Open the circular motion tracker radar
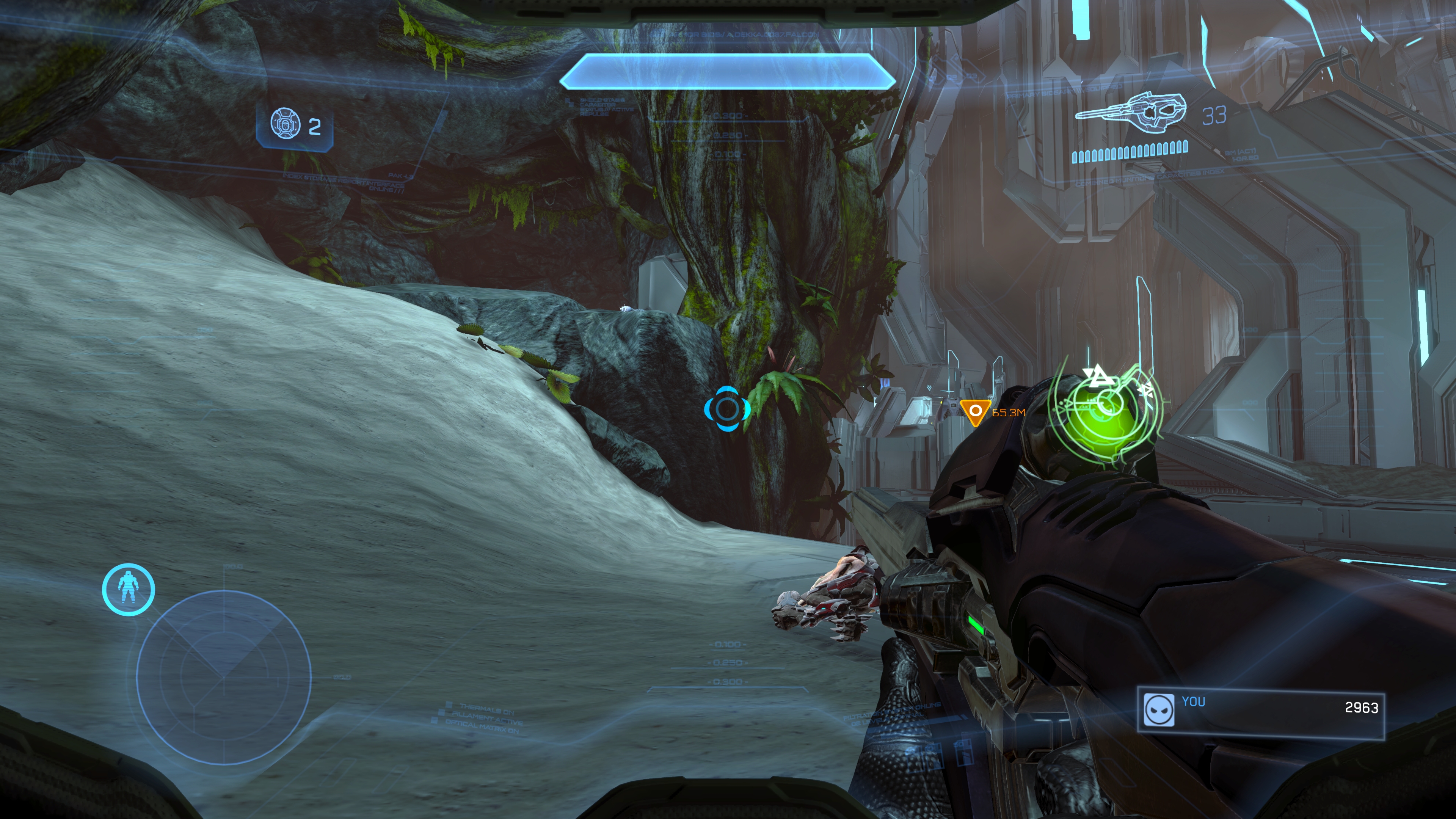Screen dimensions: 1456x819 224,676
